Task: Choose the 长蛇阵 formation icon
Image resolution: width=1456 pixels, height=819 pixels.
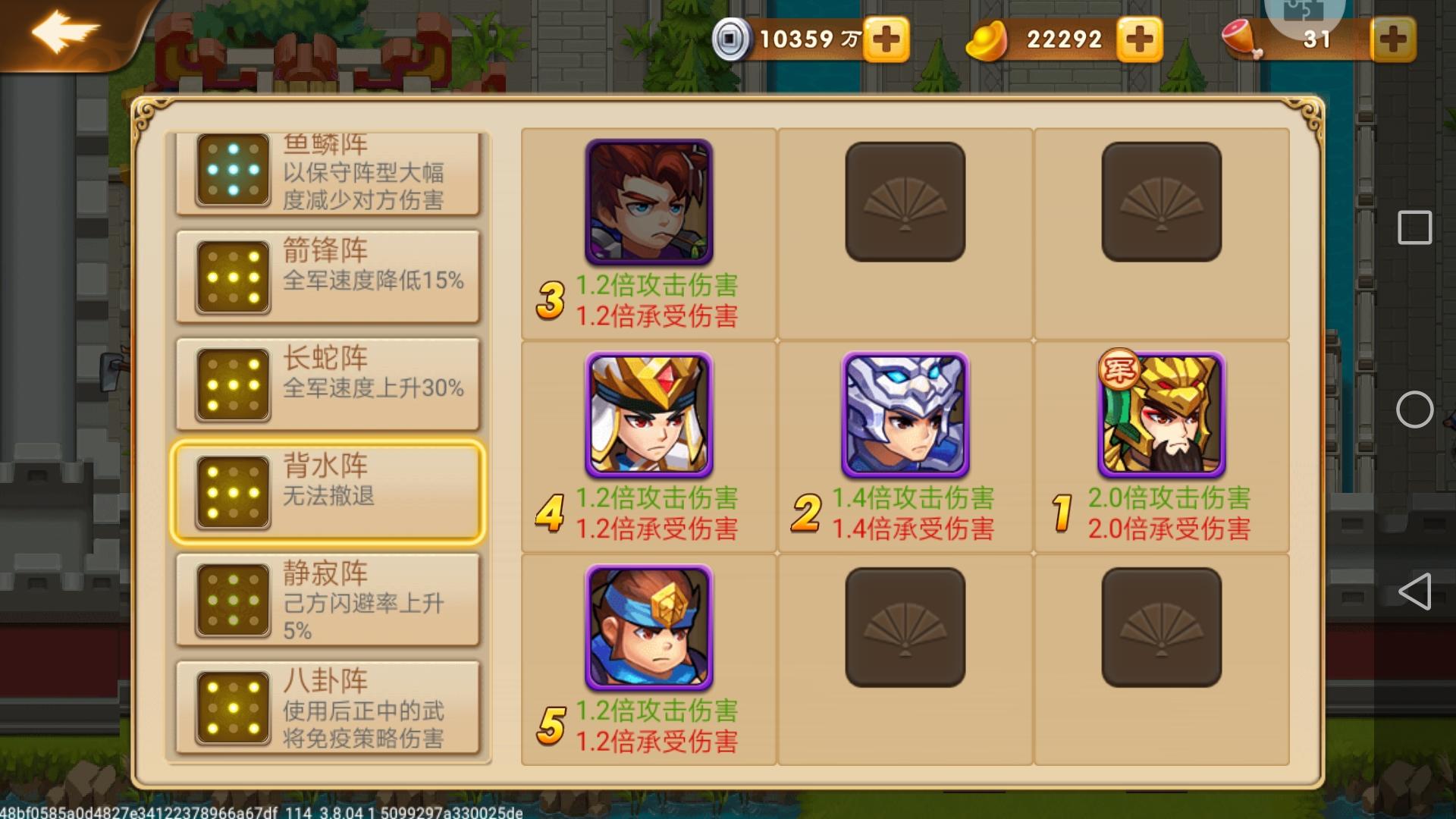Action: [233, 385]
